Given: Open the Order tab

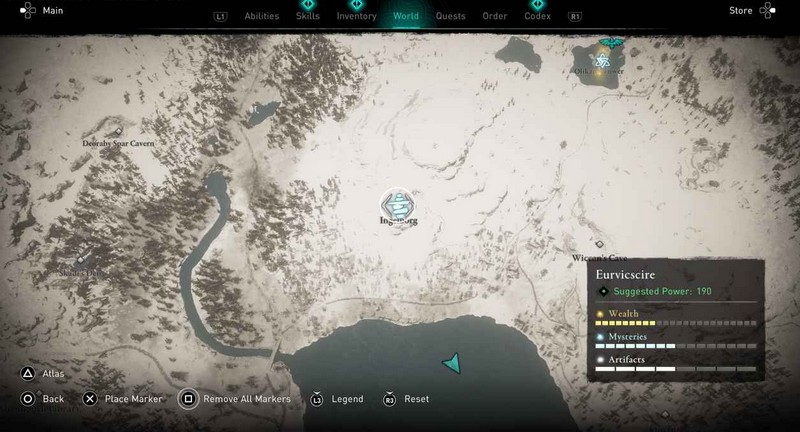Looking at the screenshot, I should 494,16.
